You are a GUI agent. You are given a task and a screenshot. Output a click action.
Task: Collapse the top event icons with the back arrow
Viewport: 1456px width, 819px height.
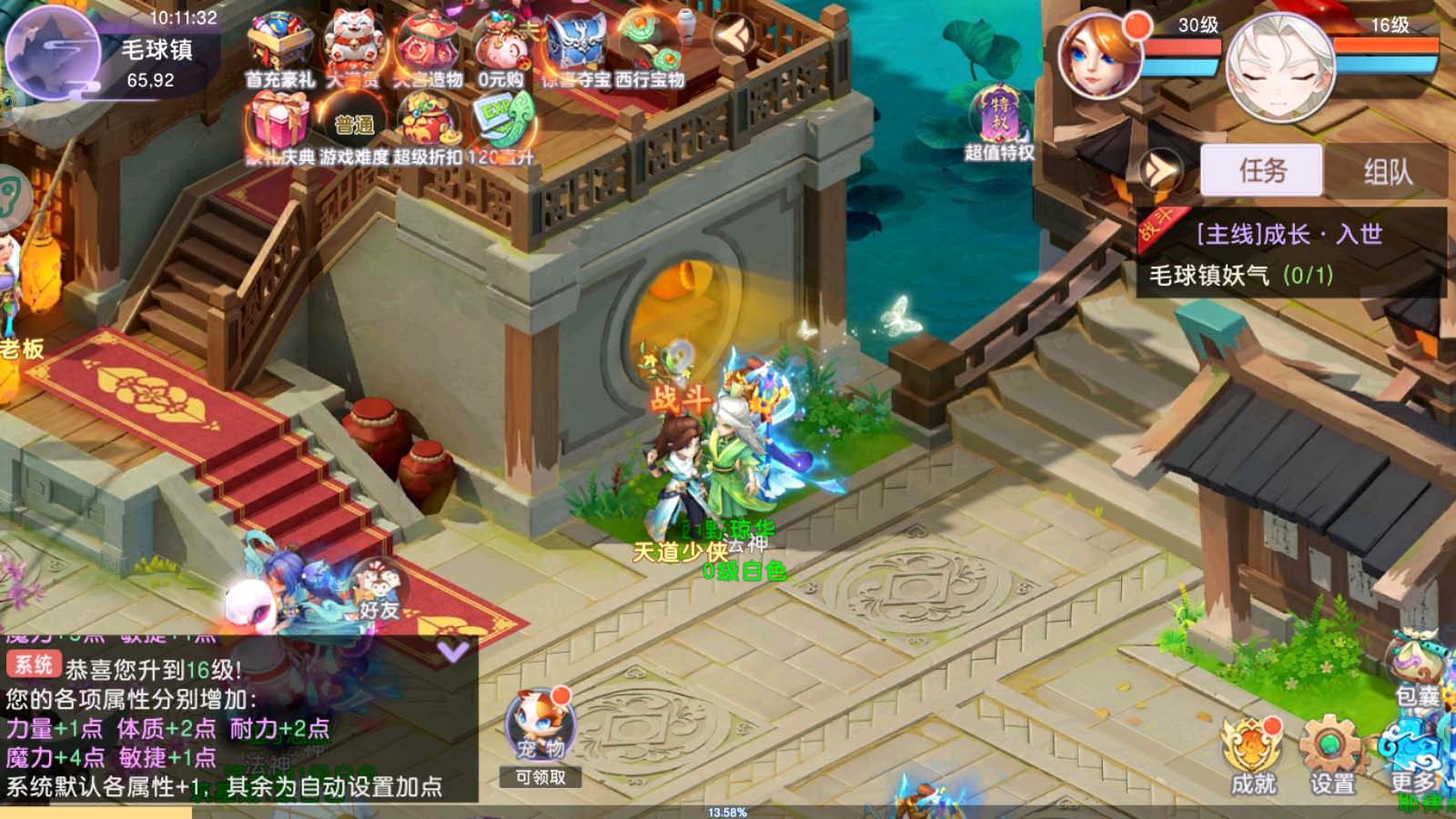pos(735,34)
